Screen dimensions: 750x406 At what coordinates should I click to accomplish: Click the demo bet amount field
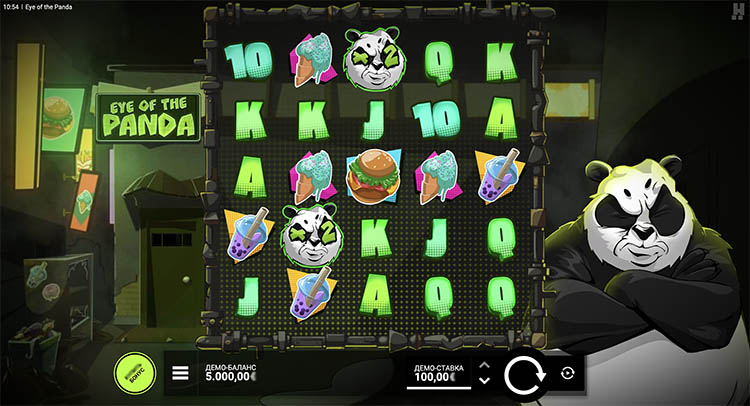438,374
